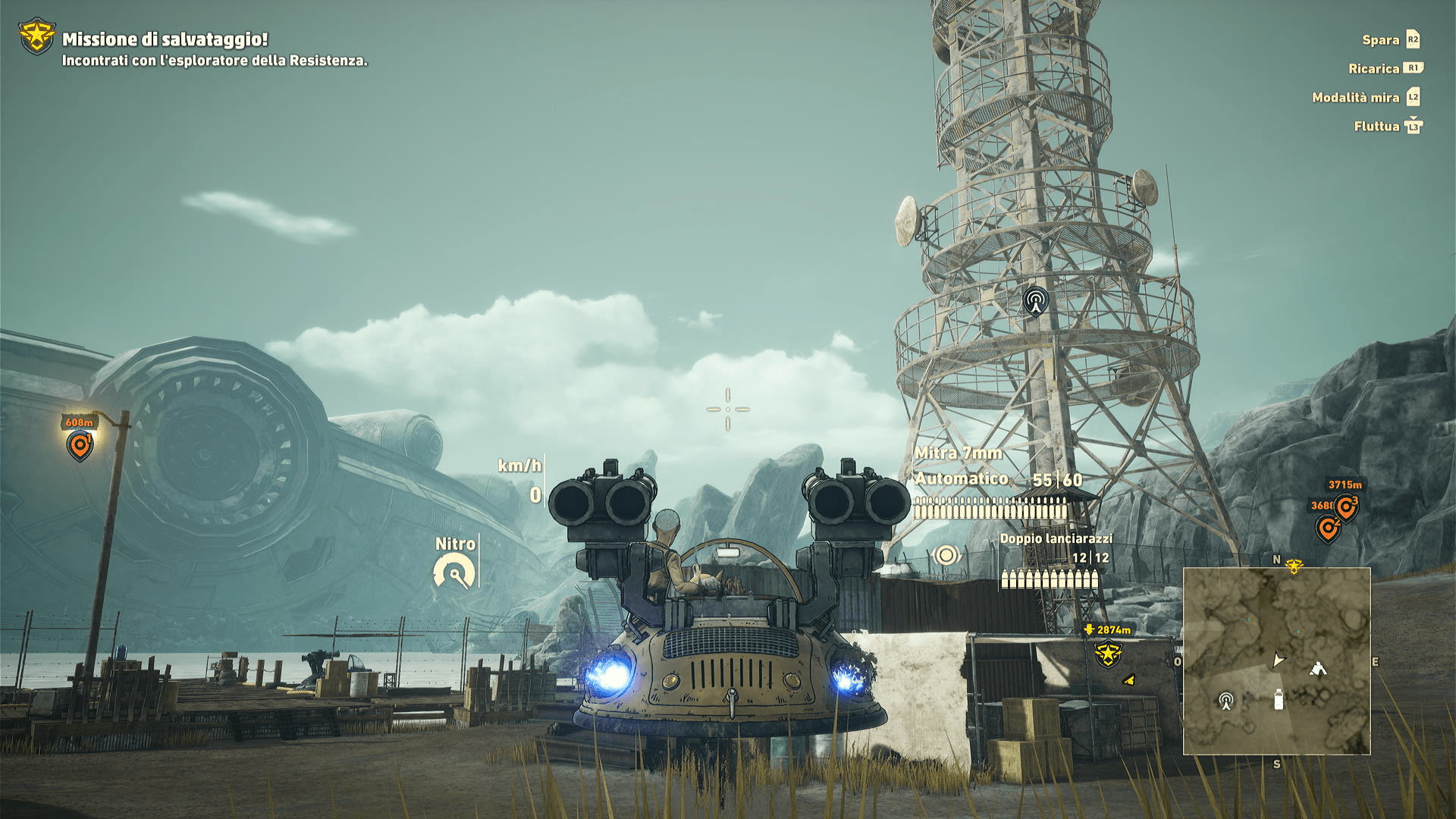Select the Mitra 7mm weapon label

(x=958, y=453)
